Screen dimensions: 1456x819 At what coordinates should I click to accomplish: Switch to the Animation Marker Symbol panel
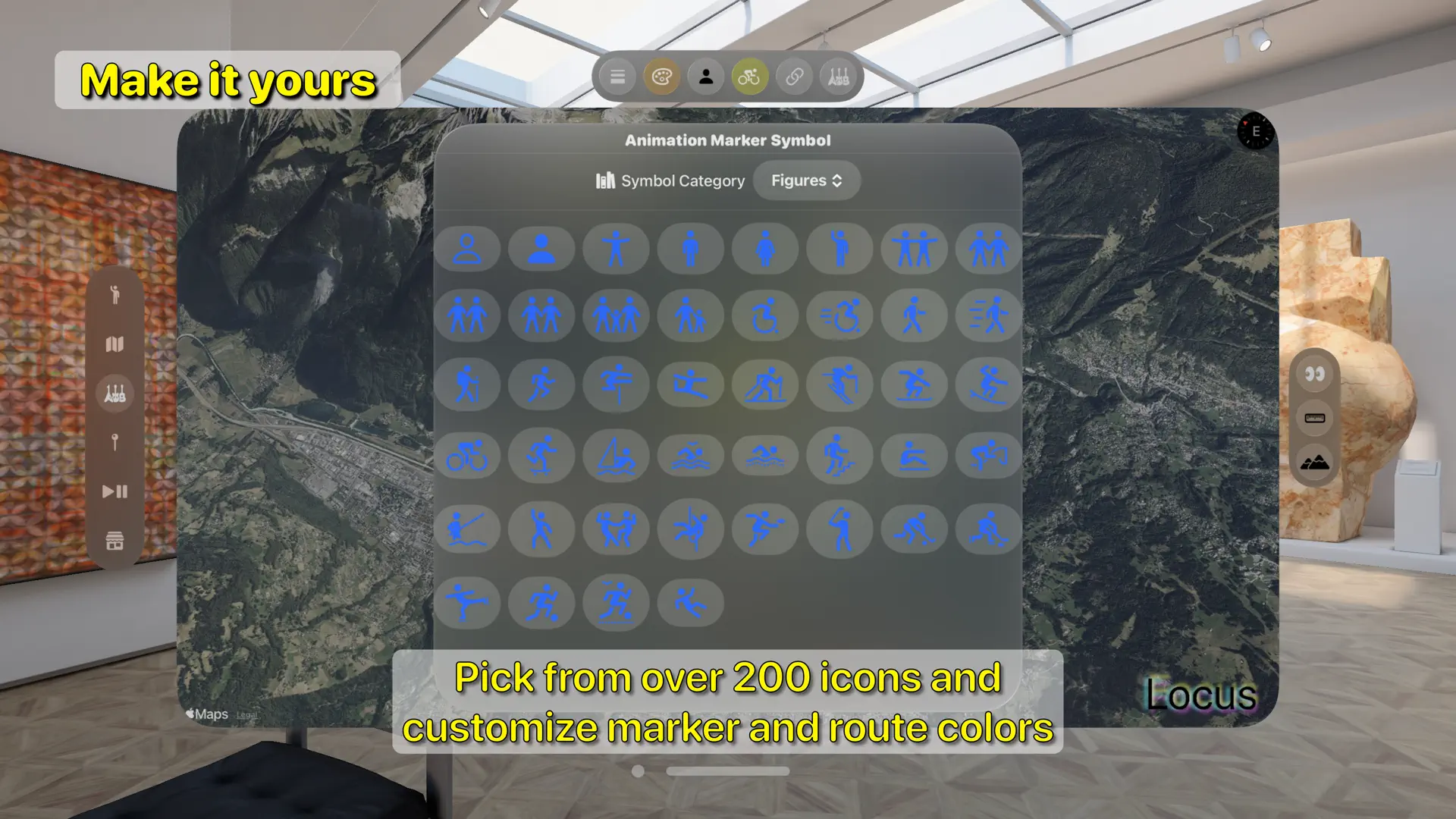[x=727, y=140]
